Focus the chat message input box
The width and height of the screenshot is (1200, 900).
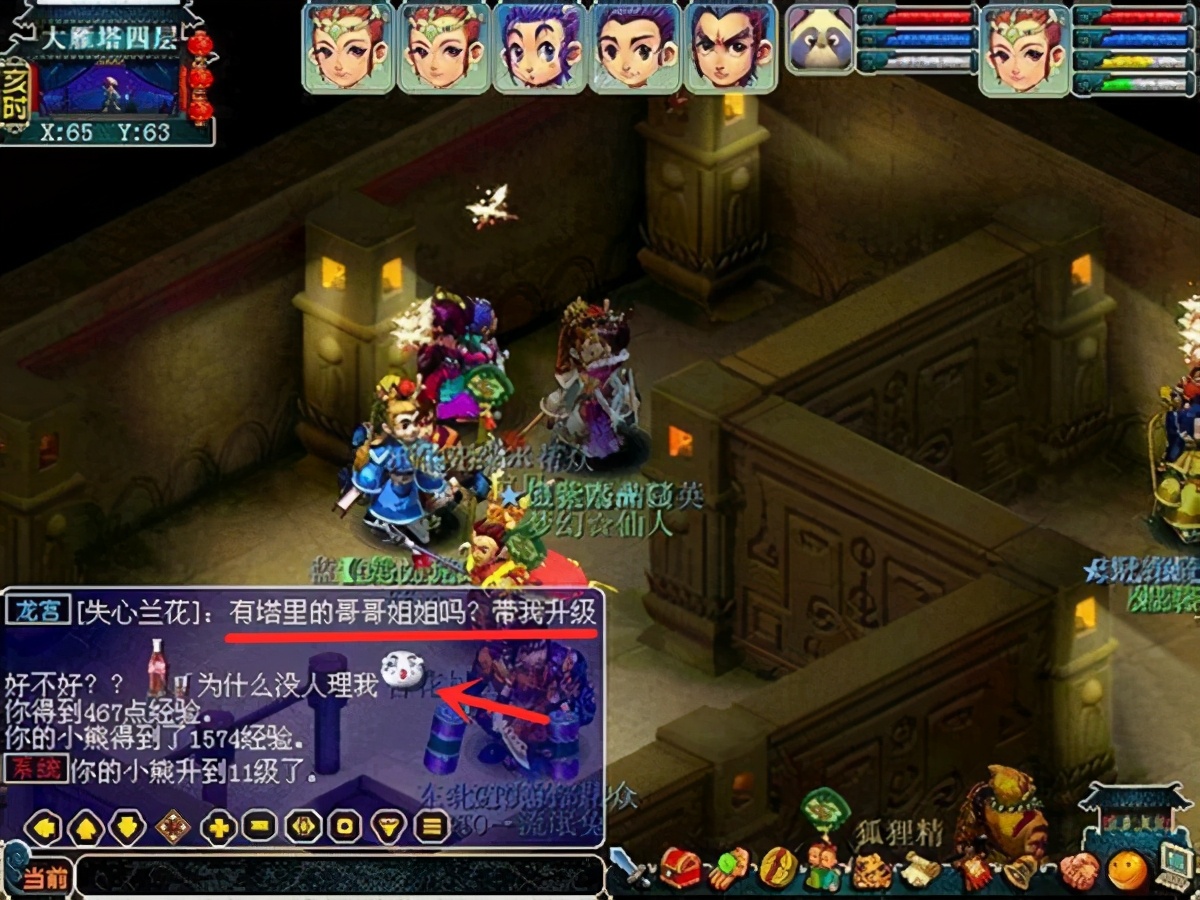[340, 876]
